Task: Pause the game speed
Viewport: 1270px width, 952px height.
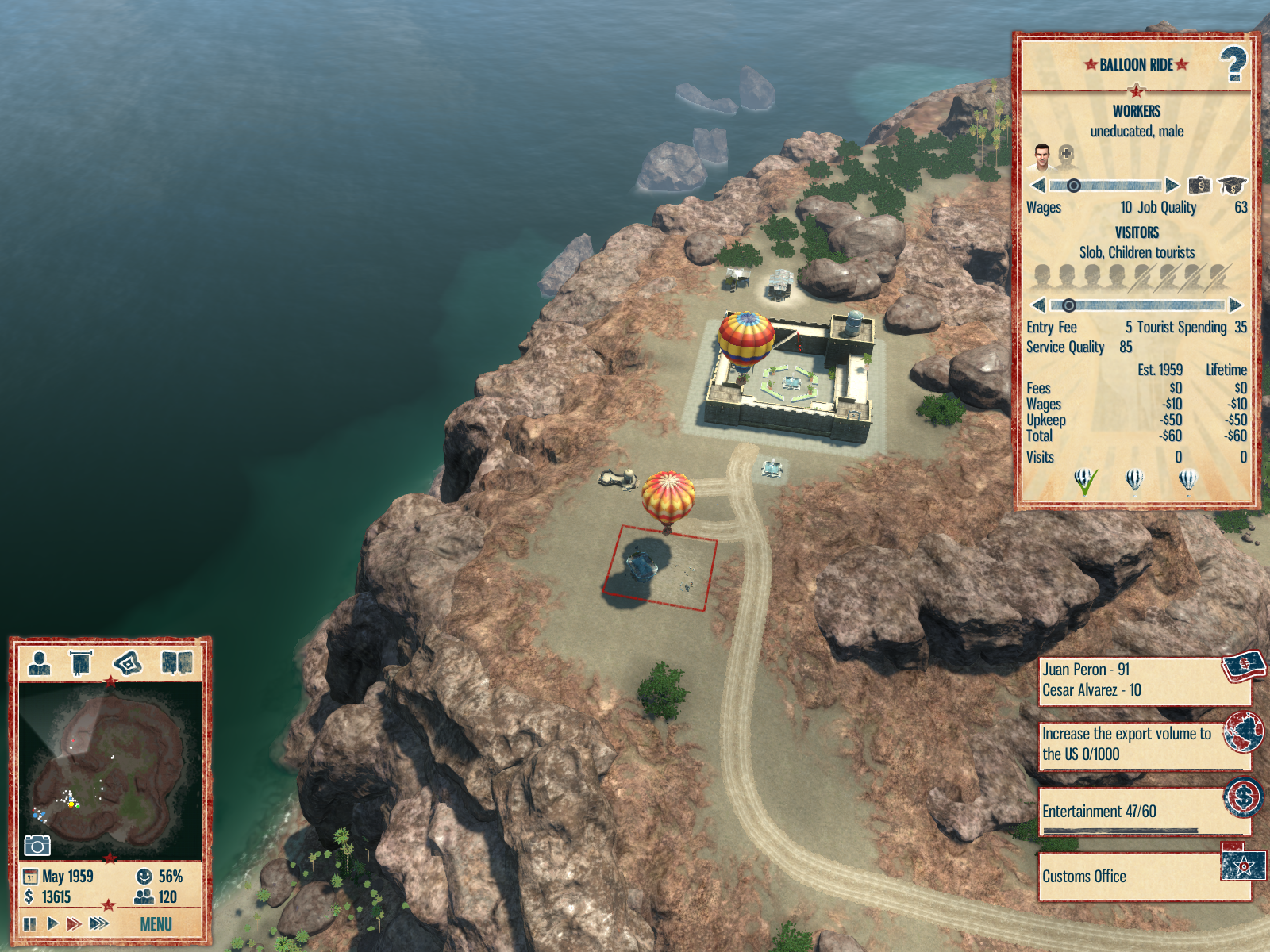Action: 30,923
